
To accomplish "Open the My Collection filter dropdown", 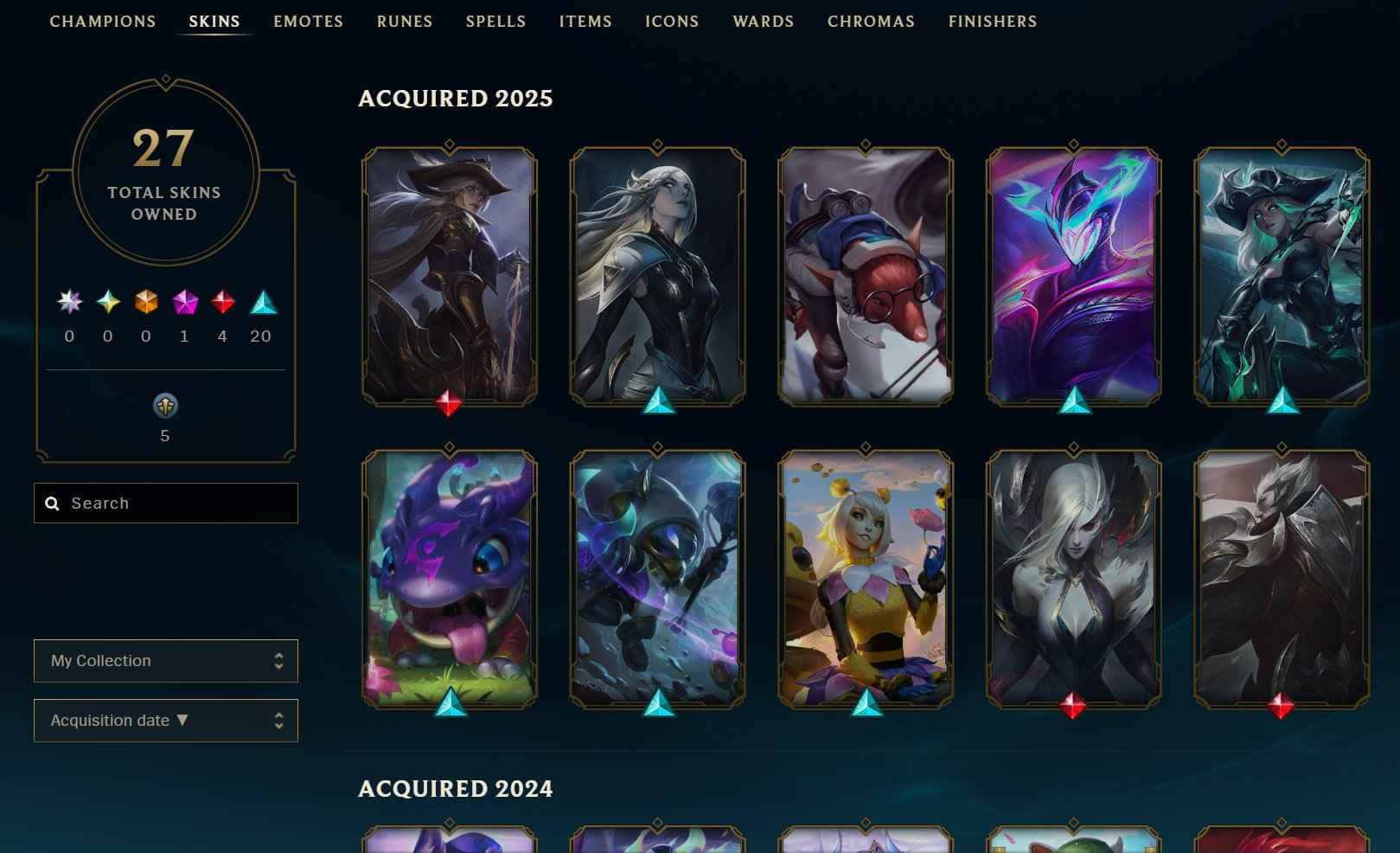I will point(165,660).
